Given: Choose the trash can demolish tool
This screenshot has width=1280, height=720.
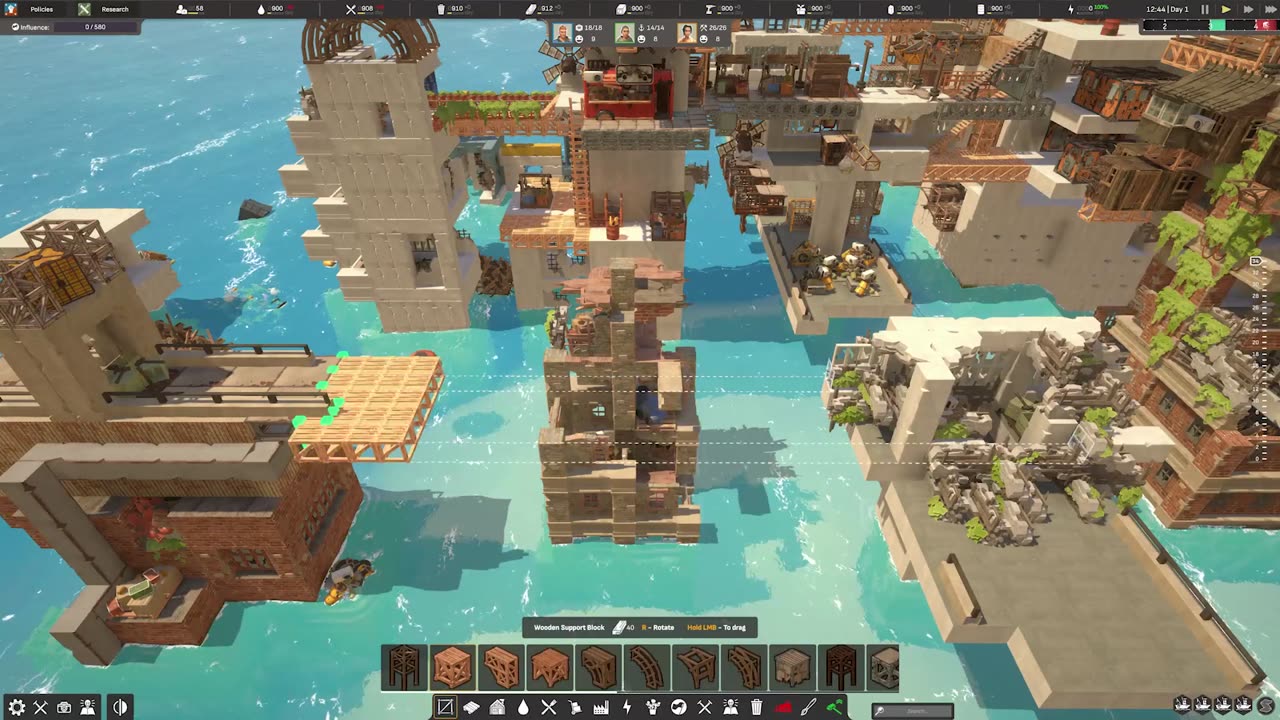Looking at the screenshot, I should click(757, 707).
